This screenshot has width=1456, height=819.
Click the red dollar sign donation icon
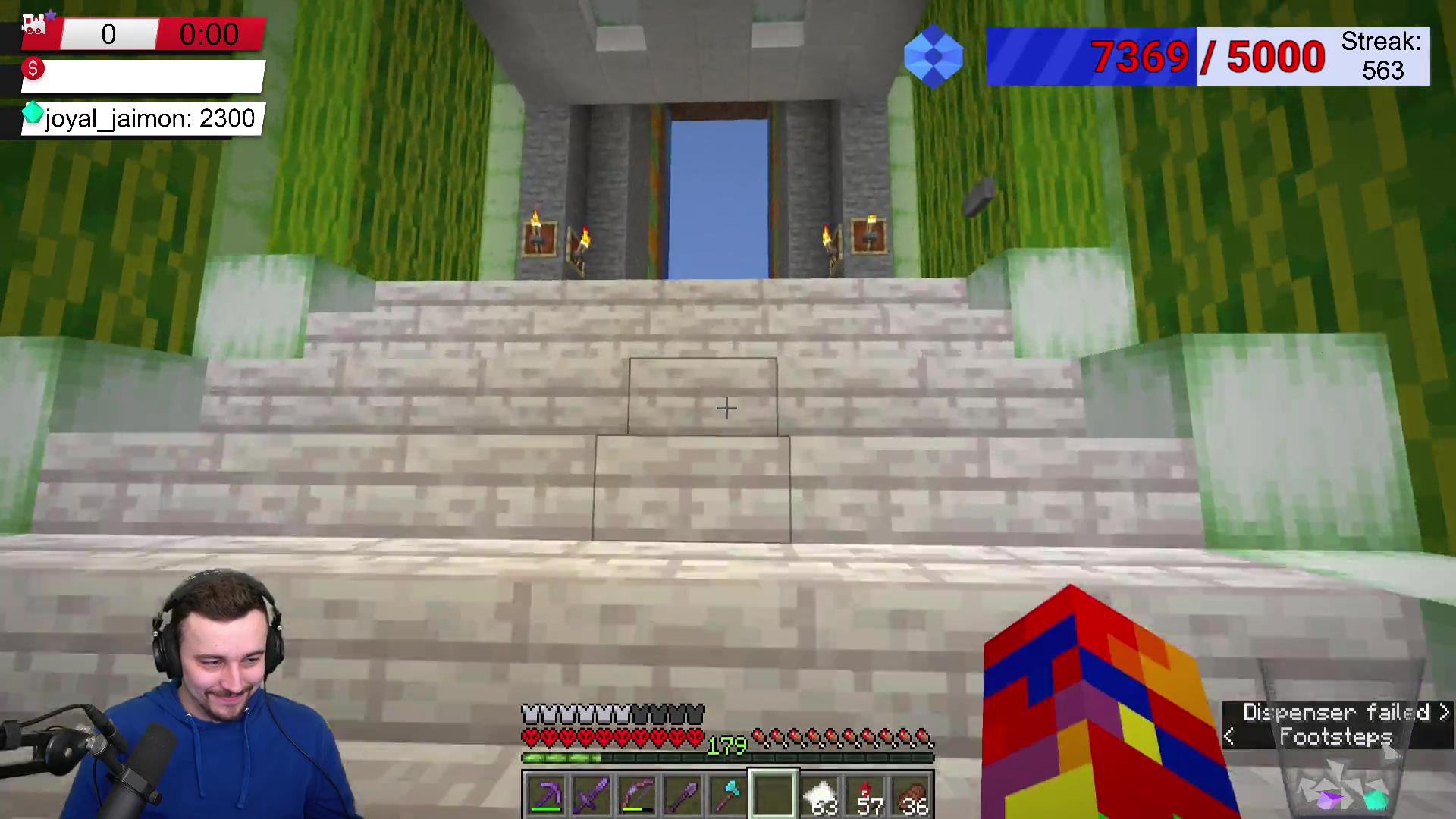coord(33,70)
